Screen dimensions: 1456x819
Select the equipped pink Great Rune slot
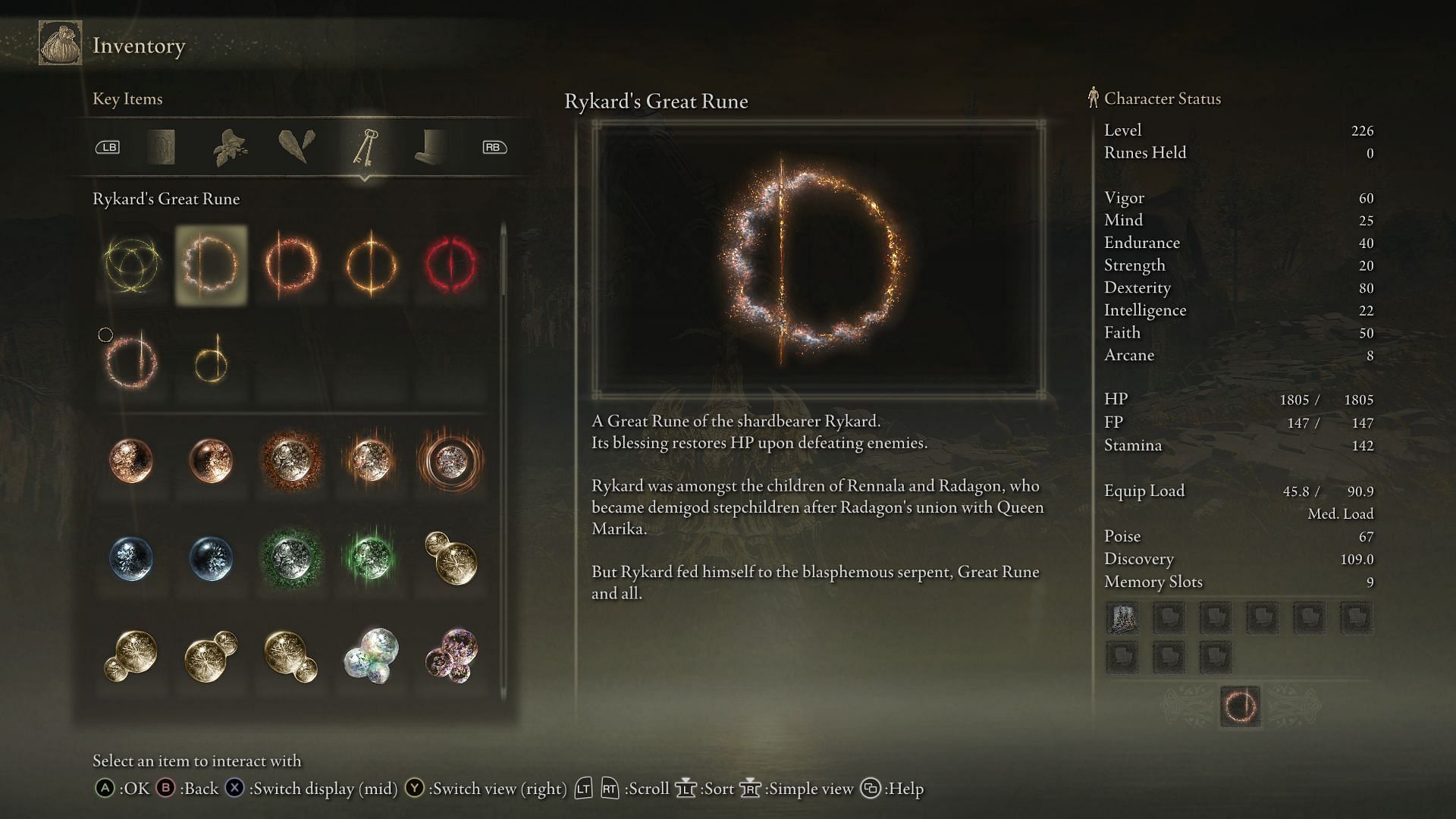coord(131,363)
